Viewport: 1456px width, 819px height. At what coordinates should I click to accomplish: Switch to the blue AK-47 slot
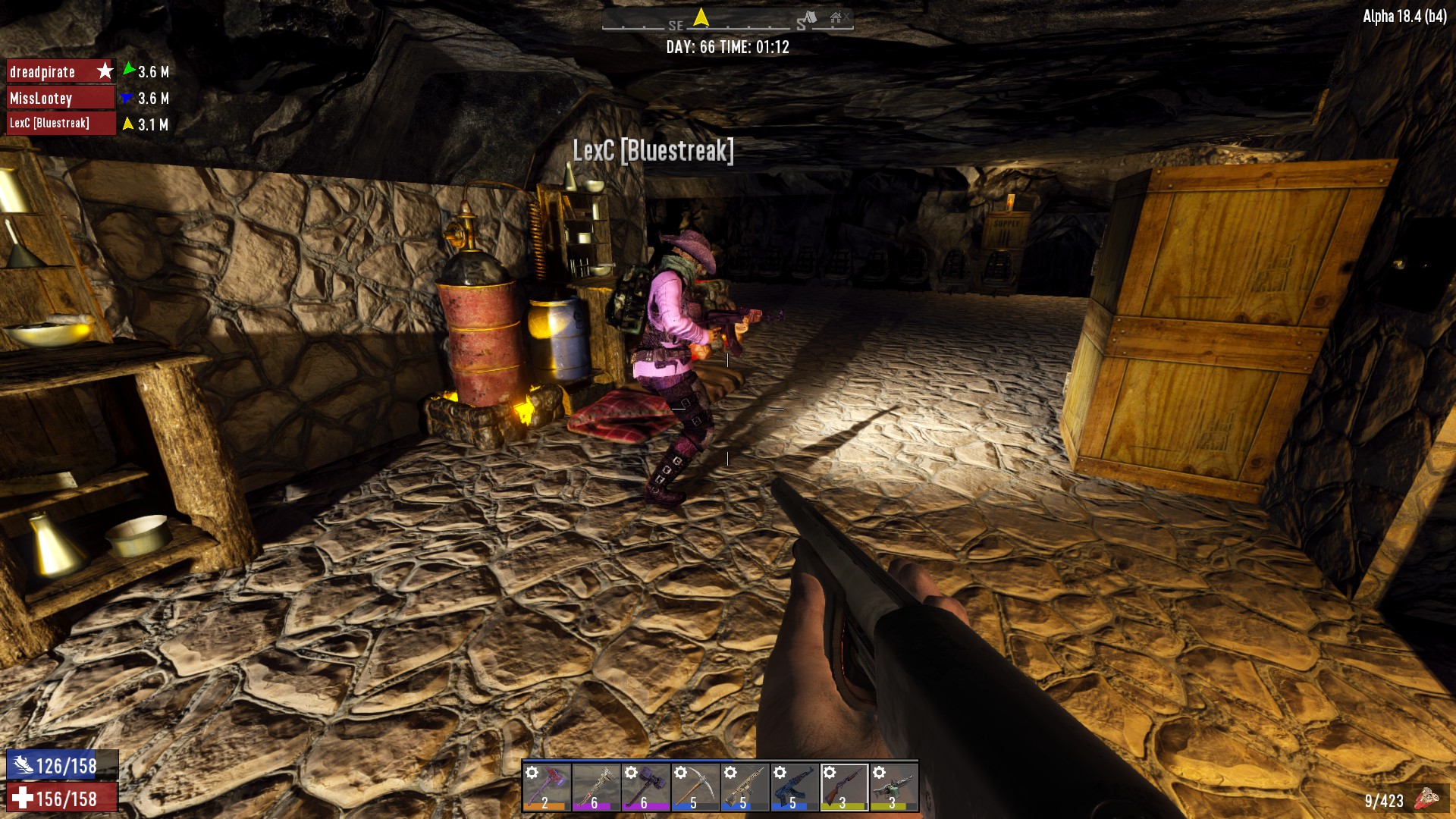coord(794,786)
